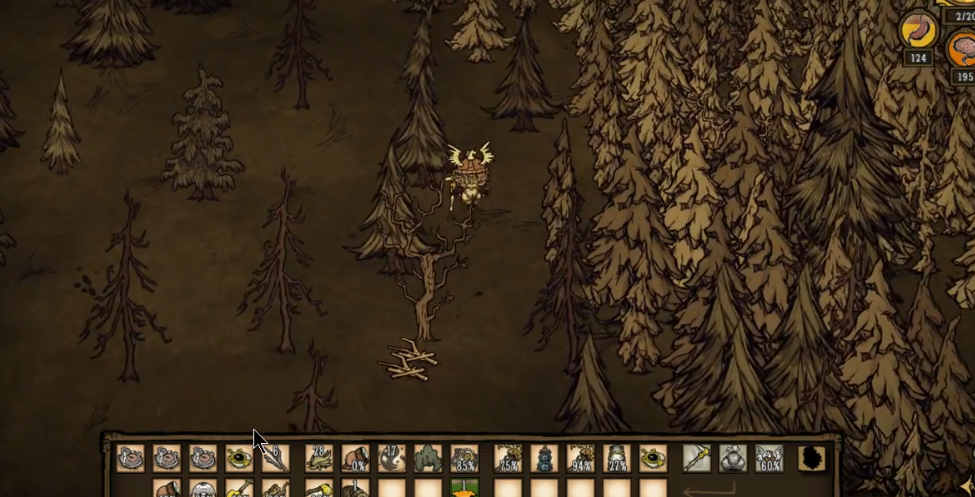Viewport: 975px width, 497px height.
Task: Click the golden tool in hand slot
Action: [697, 458]
